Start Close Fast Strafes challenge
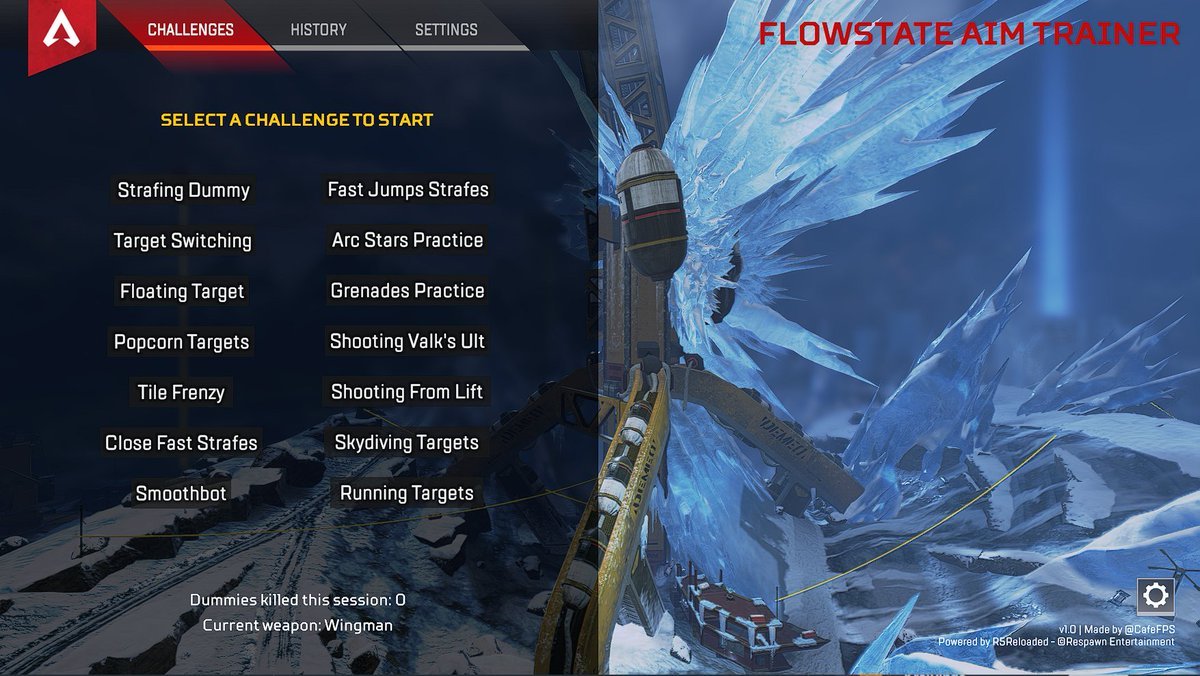Image resolution: width=1200 pixels, height=676 pixels. point(181,443)
